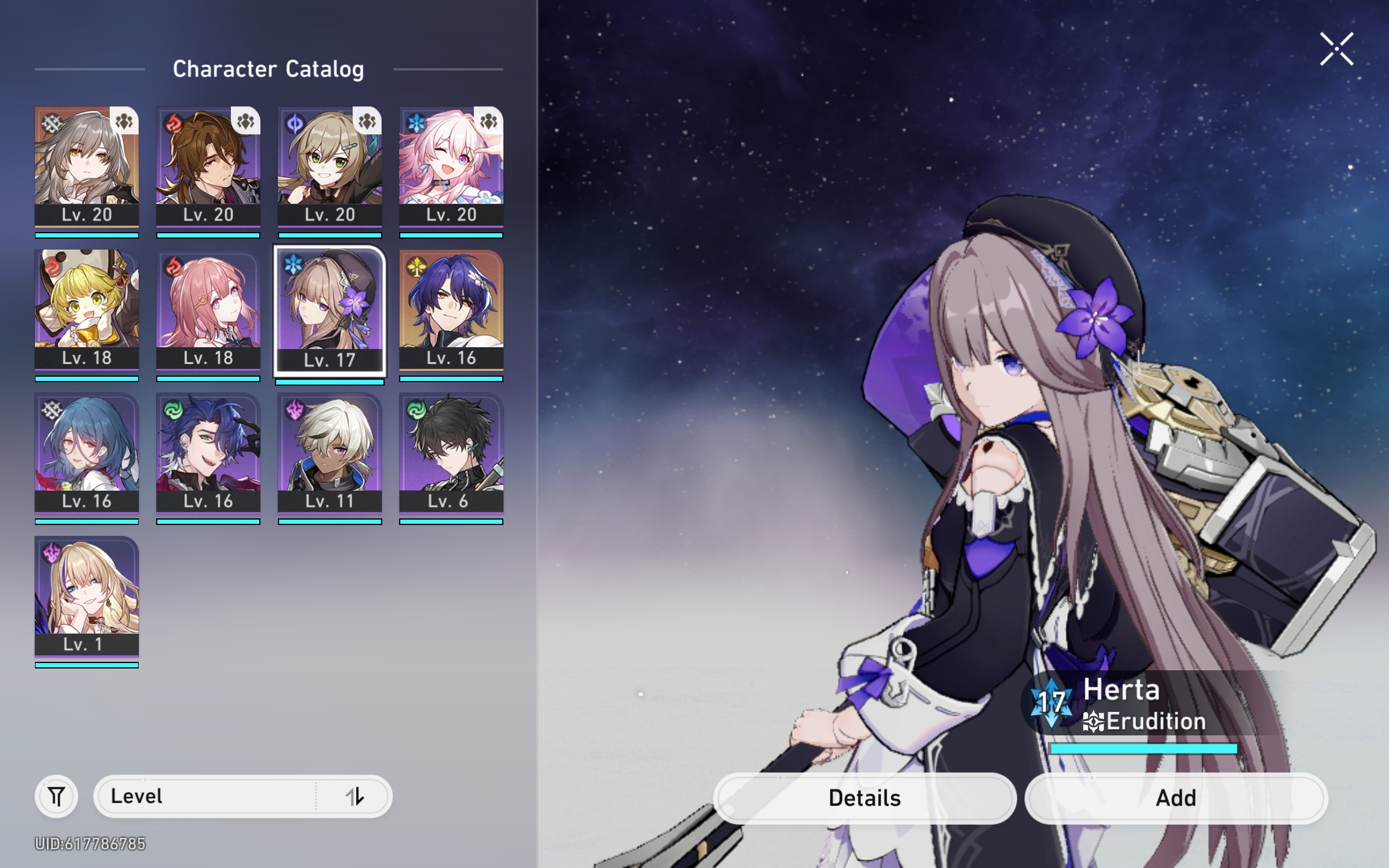Close the Character Catalog
The height and width of the screenshot is (868, 1389).
point(1336,49)
